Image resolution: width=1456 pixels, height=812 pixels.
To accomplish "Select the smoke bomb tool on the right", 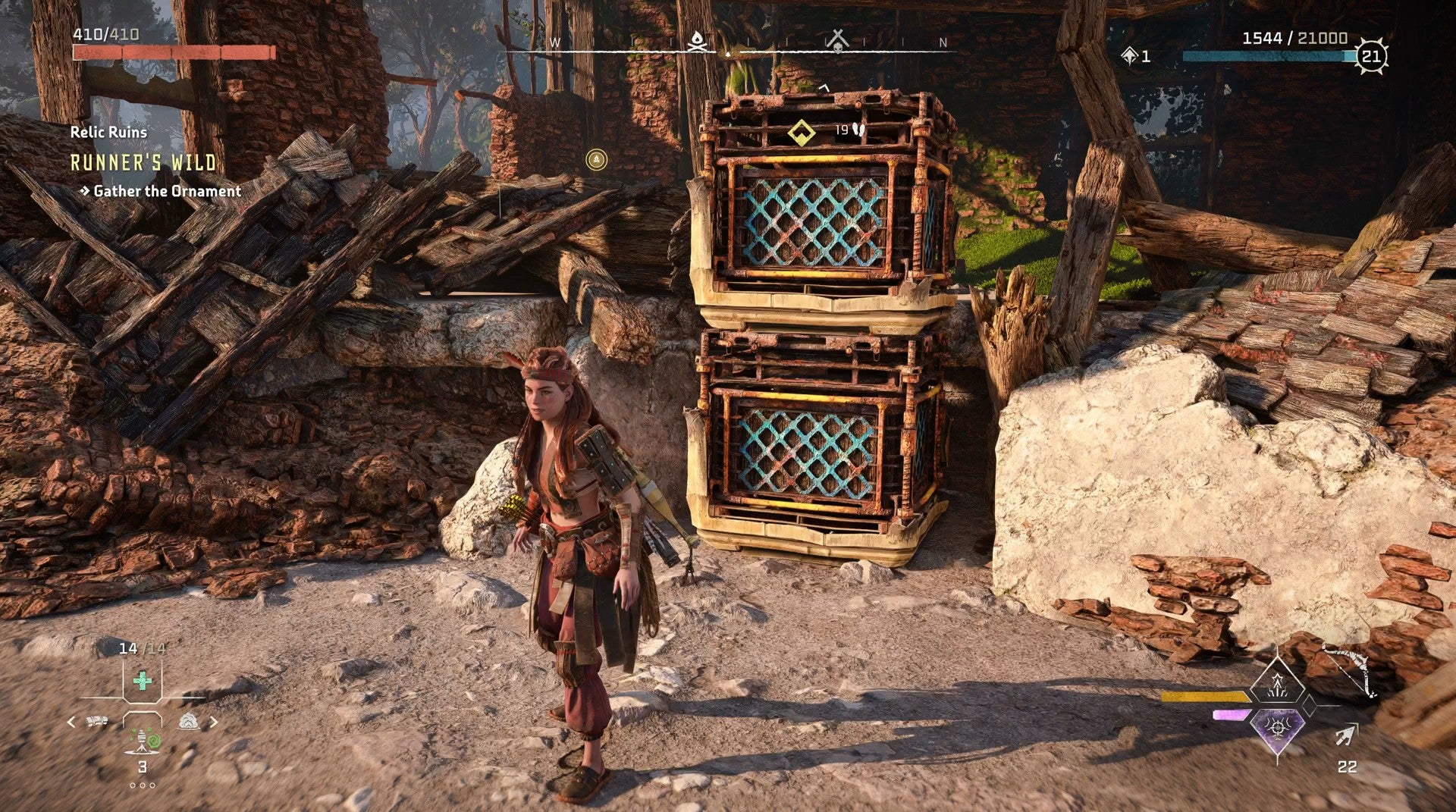I will [188, 721].
